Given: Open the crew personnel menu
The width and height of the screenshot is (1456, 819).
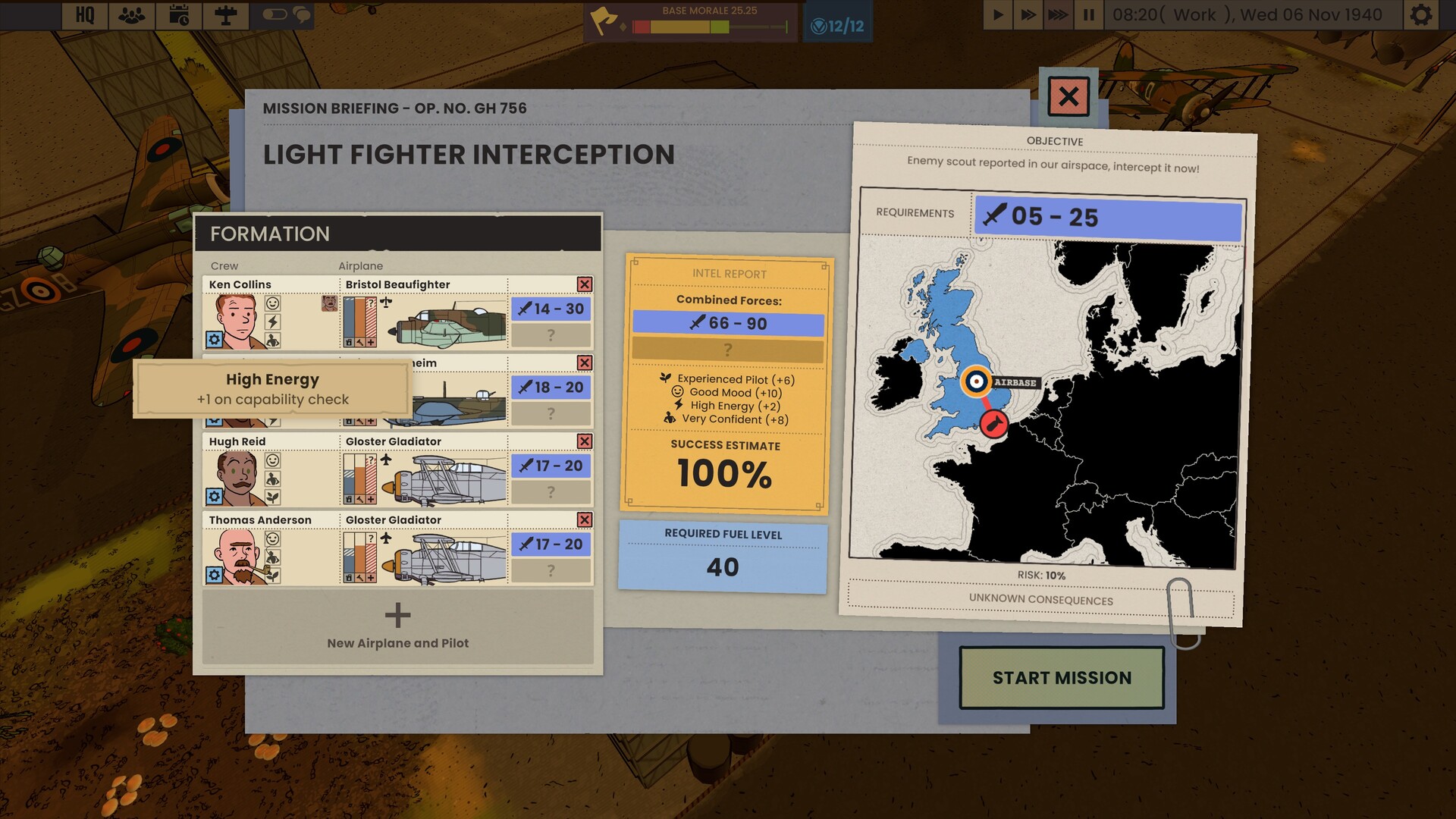Looking at the screenshot, I should point(132,15).
